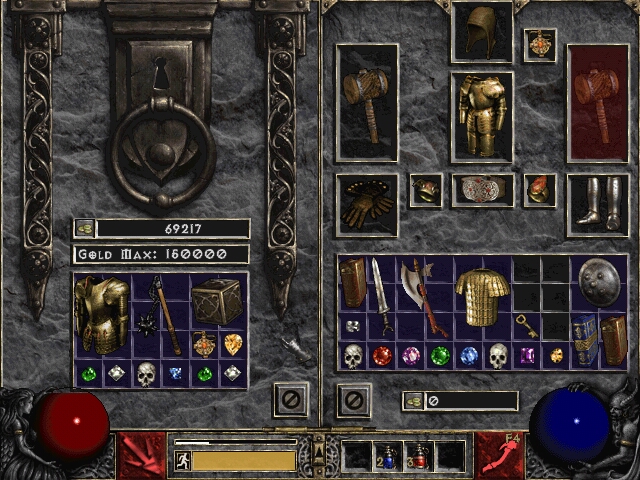Select the equipped gloves slot
Viewport: 640px width, 480px height.
pos(366,204)
